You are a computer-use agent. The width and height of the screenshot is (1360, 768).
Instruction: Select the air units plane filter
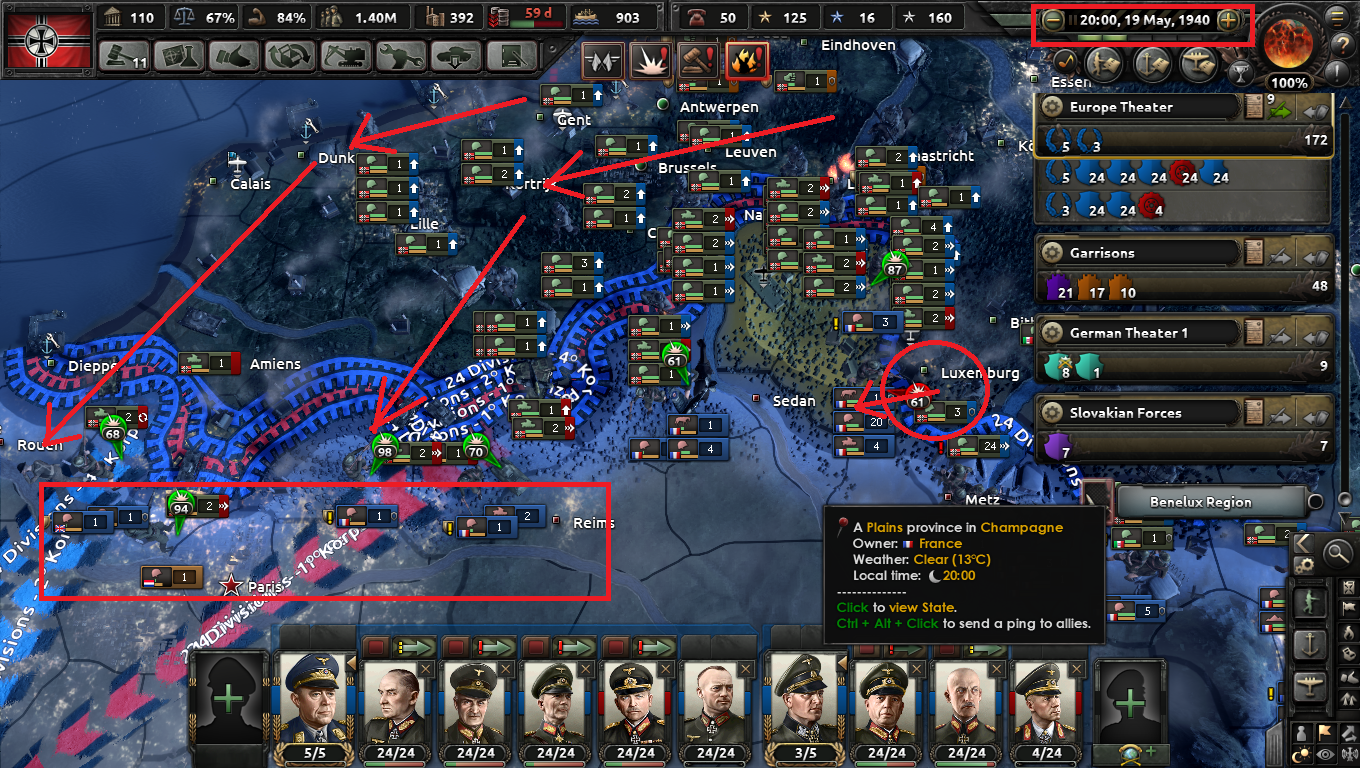[x=1309, y=685]
